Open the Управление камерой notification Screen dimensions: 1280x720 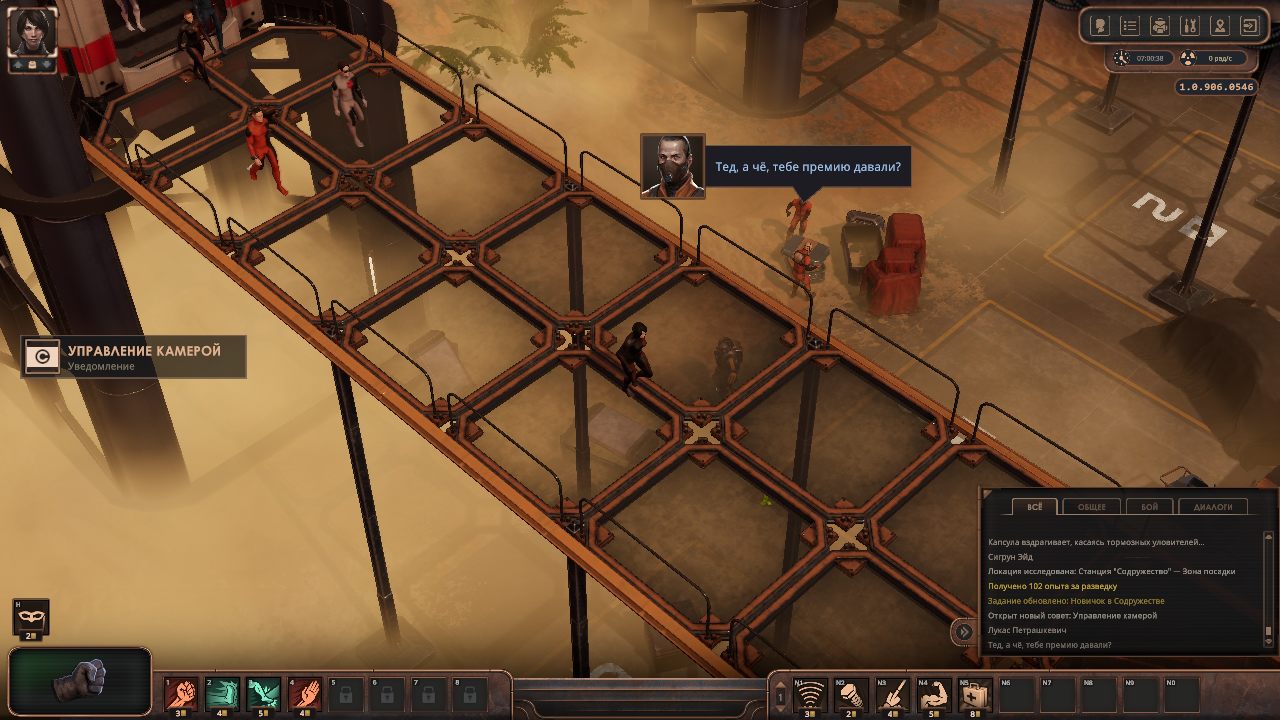pyautogui.click(x=134, y=357)
